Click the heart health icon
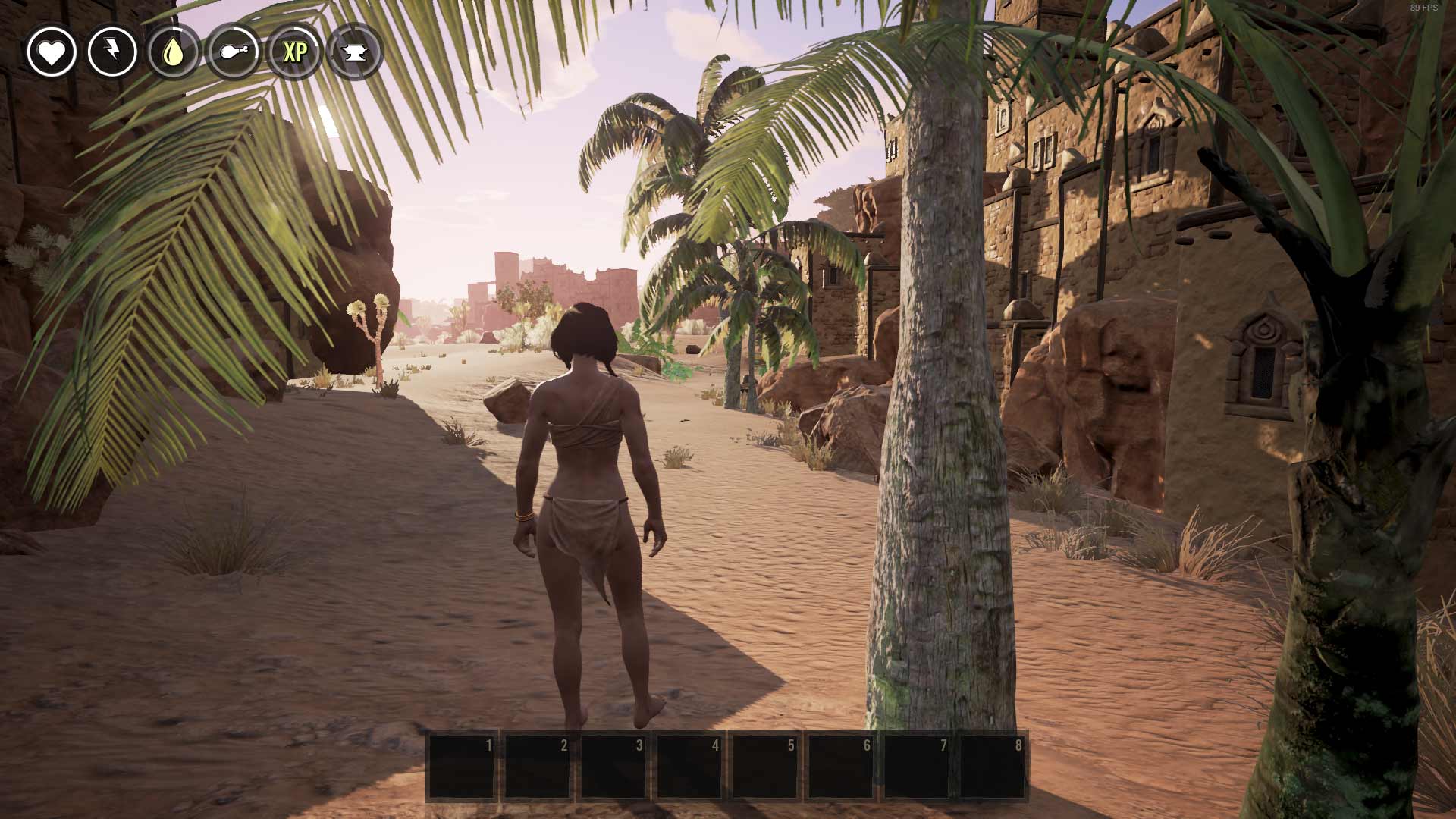This screenshot has width=1456, height=819. click(x=52, y=52)
